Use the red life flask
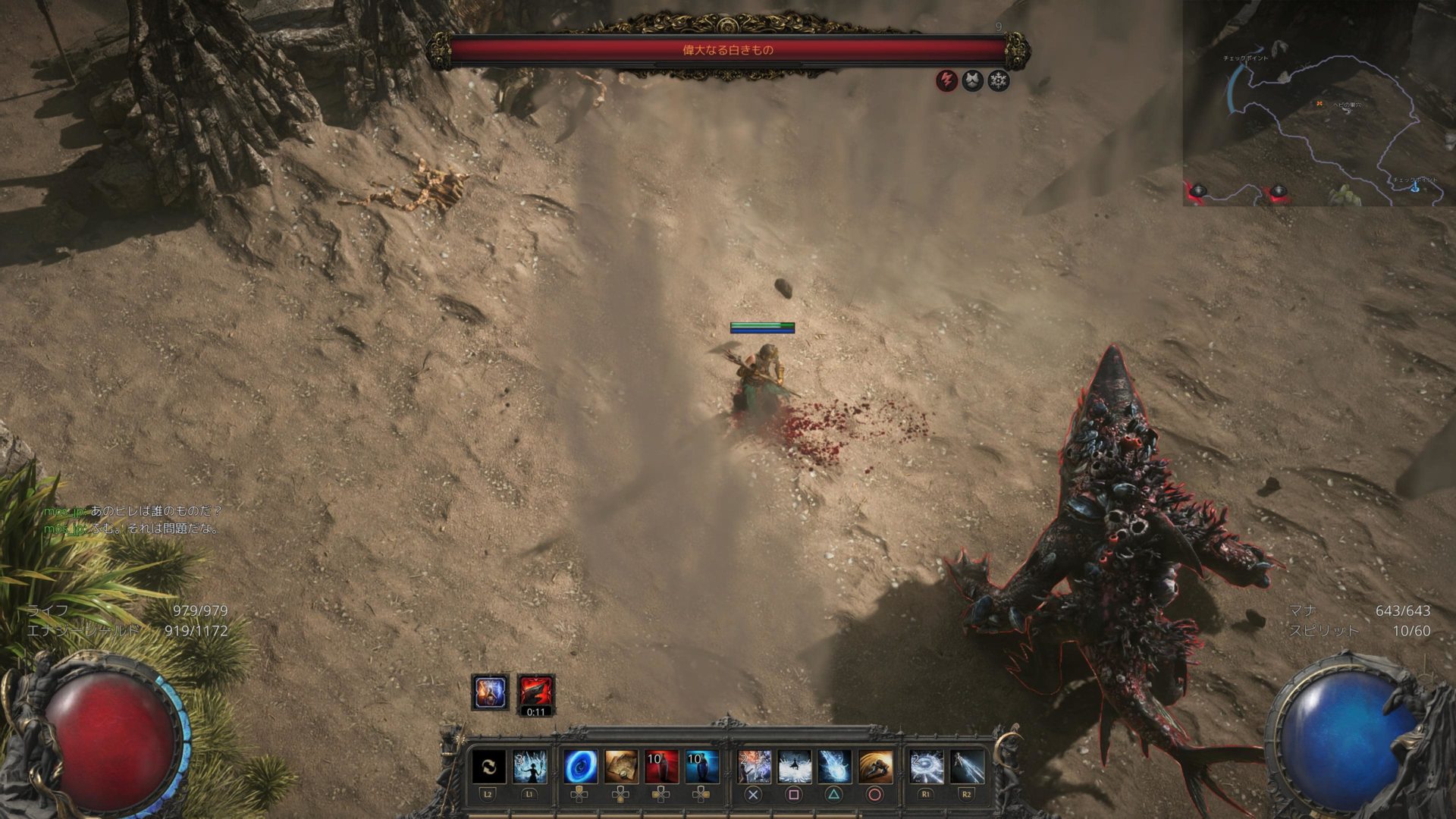Viewport: 1456px width, 819px height. coord(661,767)
